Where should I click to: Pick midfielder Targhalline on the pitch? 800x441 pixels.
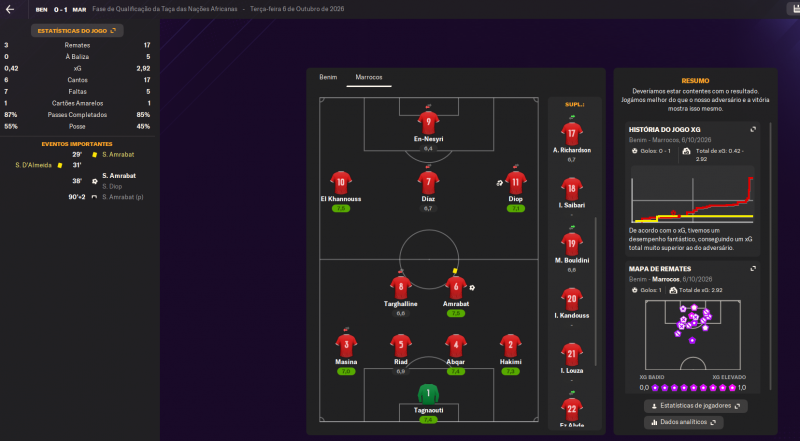(x=400, y=286)
